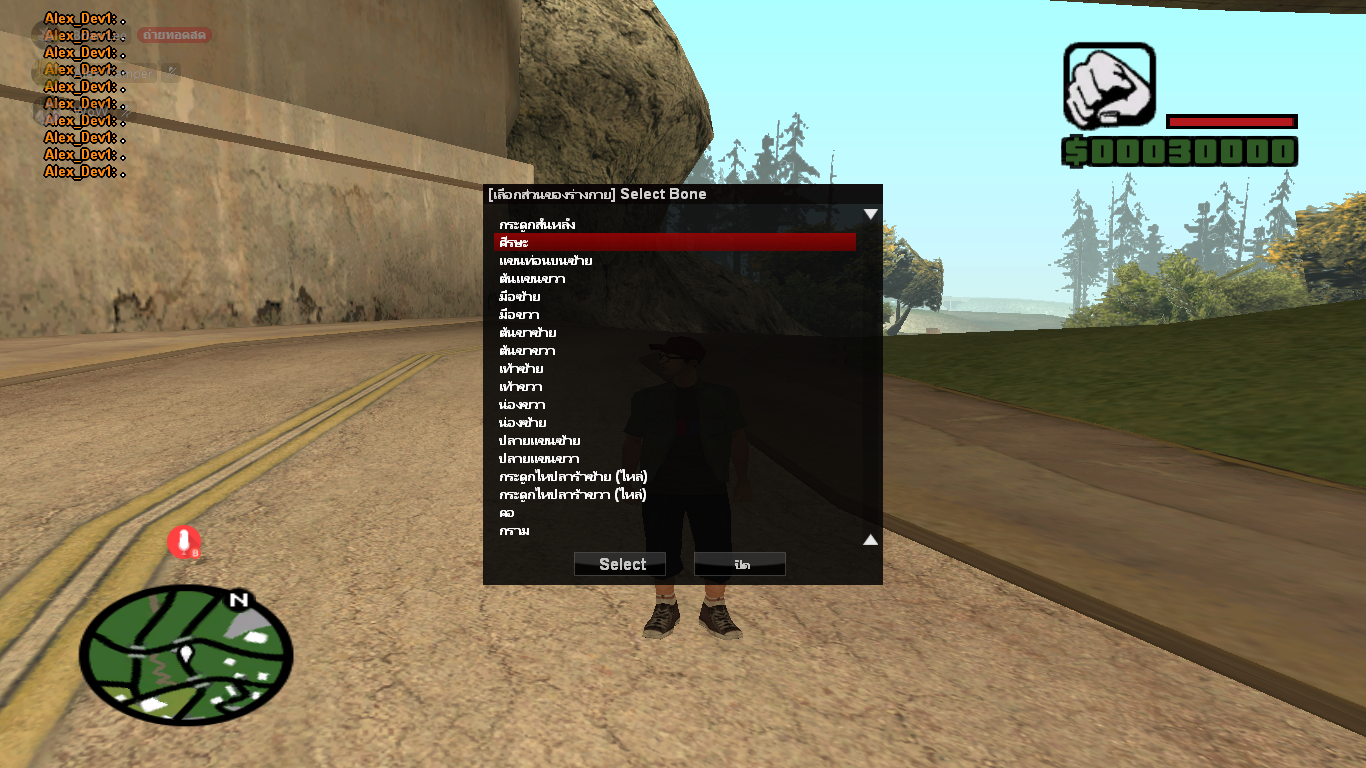Viewport: 1366px width, 768px height.
Task: Click the radar minimap in the corner
Action: 188,655
